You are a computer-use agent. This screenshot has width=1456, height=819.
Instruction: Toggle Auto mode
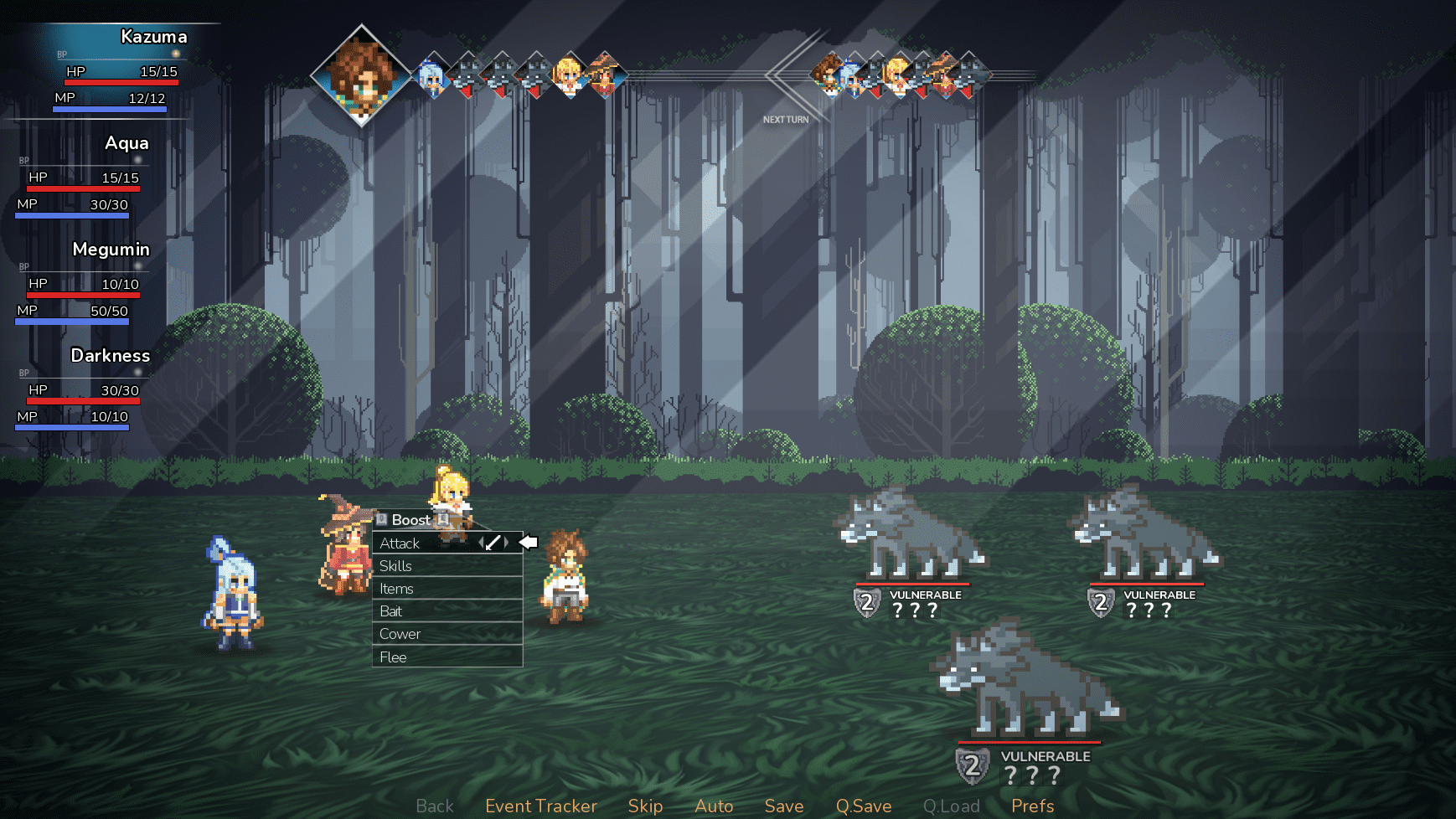[x=714, y=806]
